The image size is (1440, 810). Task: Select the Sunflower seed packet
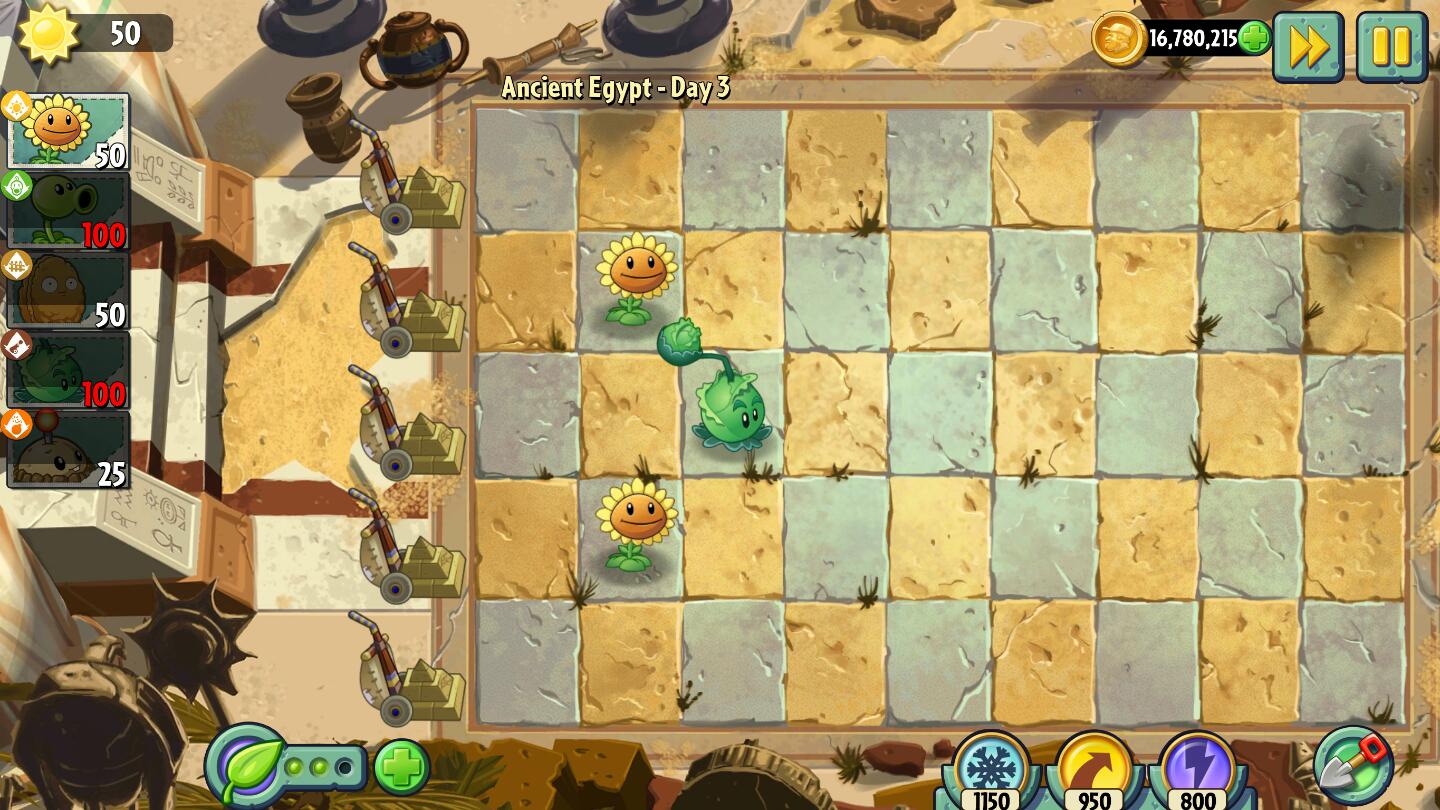tap(68, 131)
